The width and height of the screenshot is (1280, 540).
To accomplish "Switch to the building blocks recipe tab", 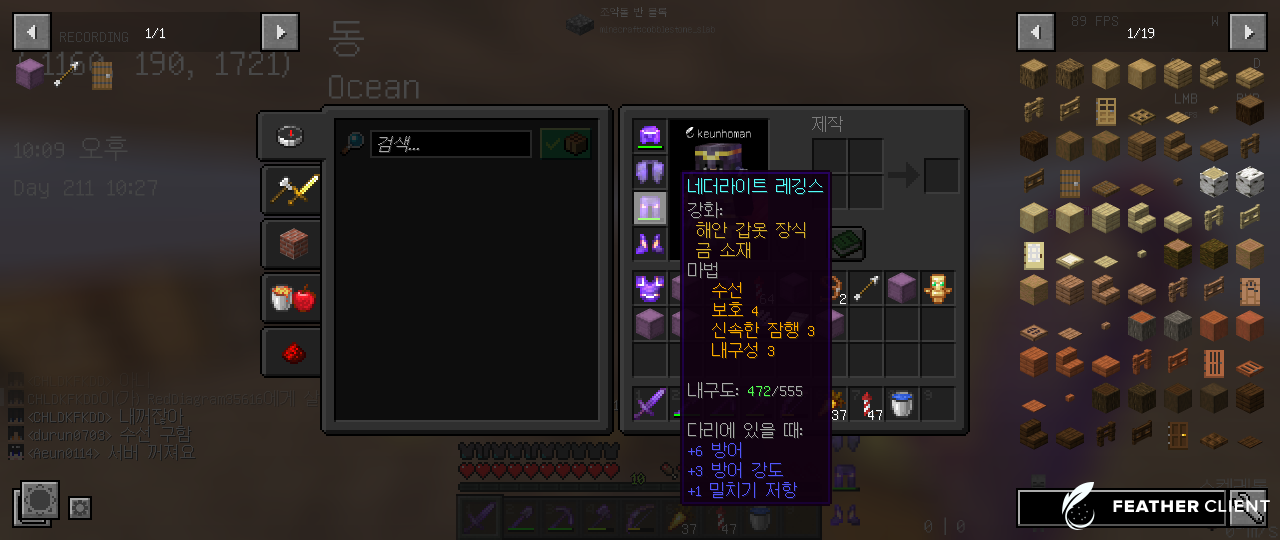I will [292, 243].
